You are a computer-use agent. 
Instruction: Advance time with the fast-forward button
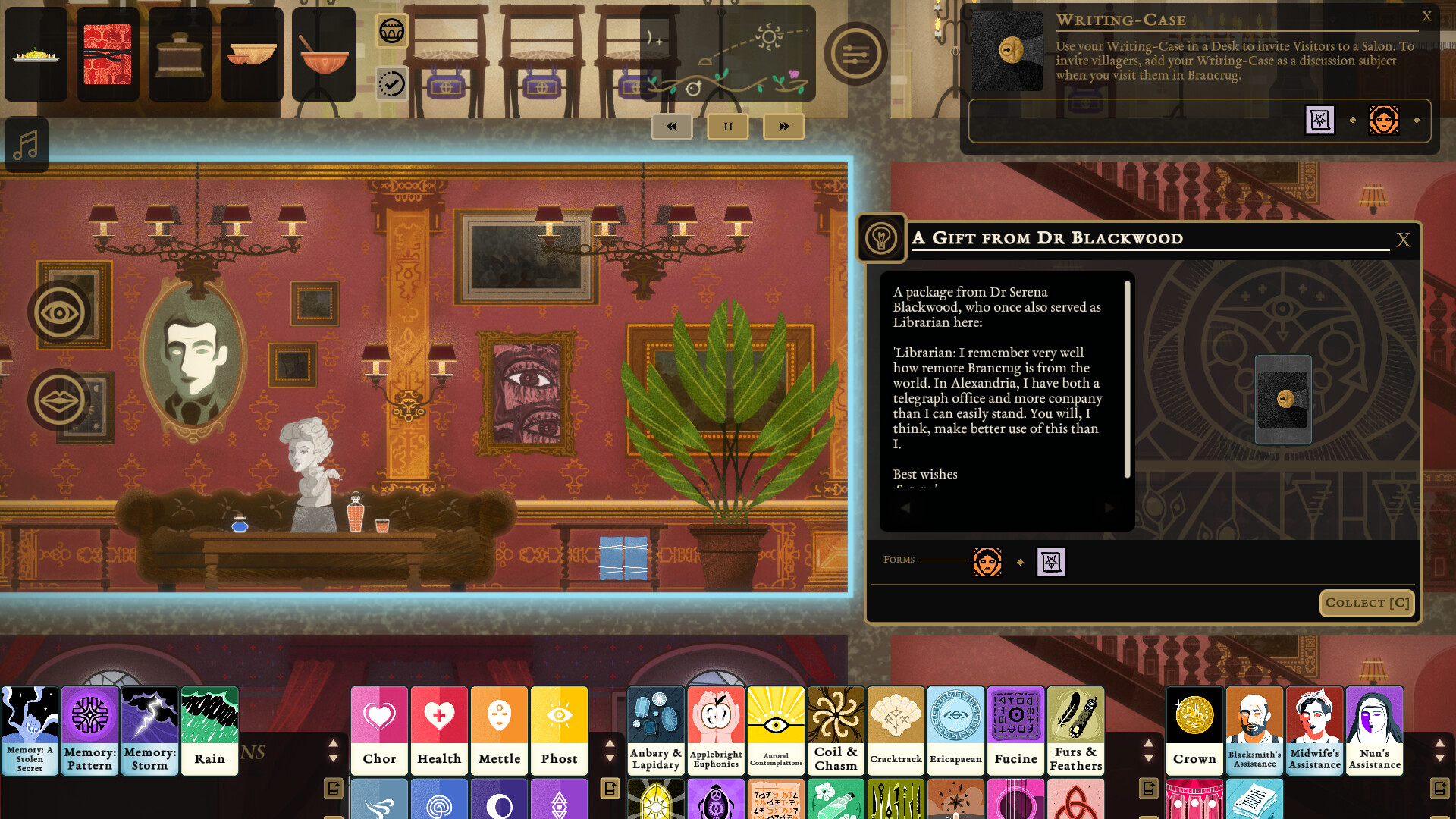tap(783, 127)
